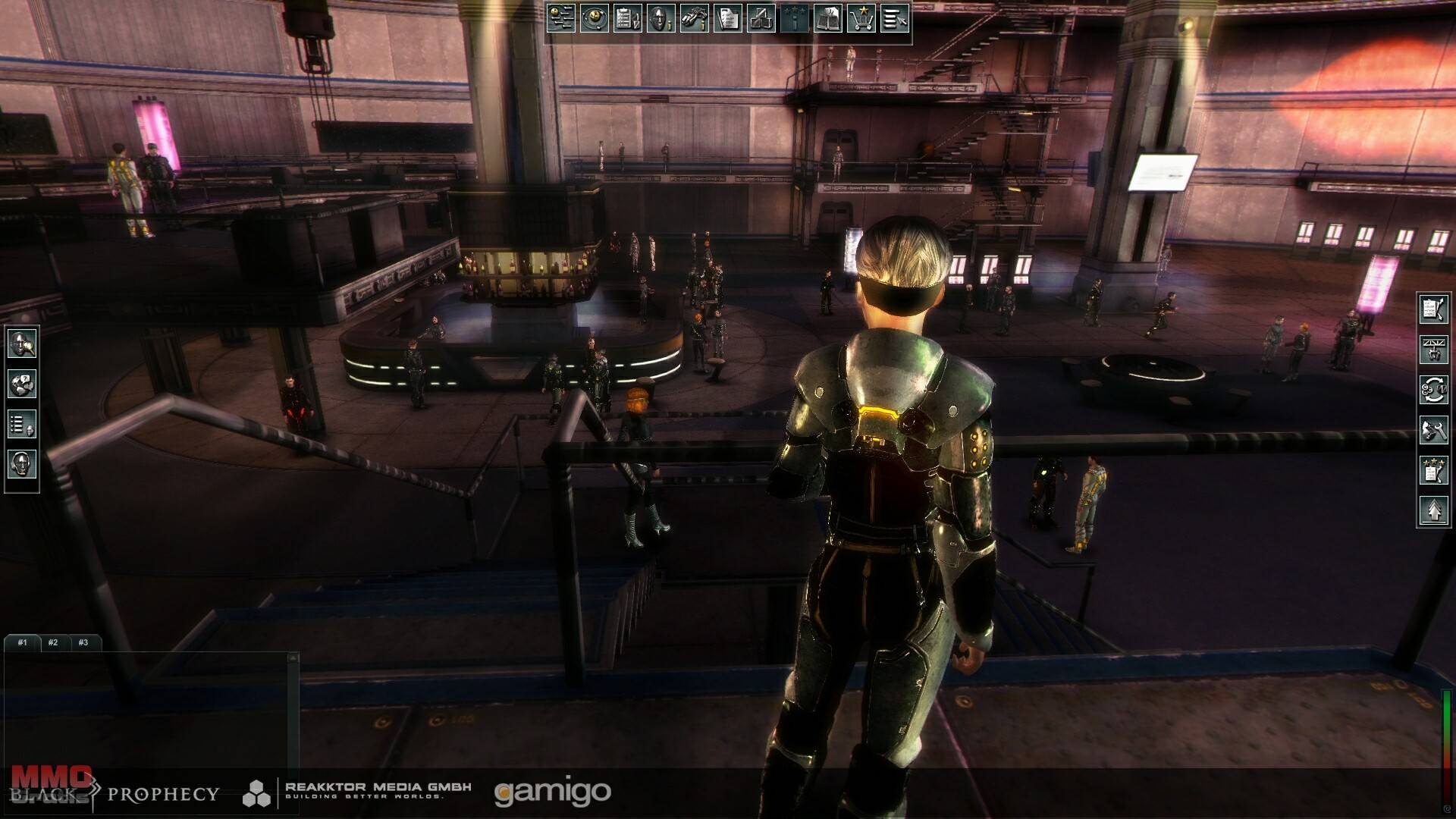Image resolution: width=1456 pixels, height=819 pixels.
Task: Open the documents with checkmarks icon
Action: [x=728, y=18]
